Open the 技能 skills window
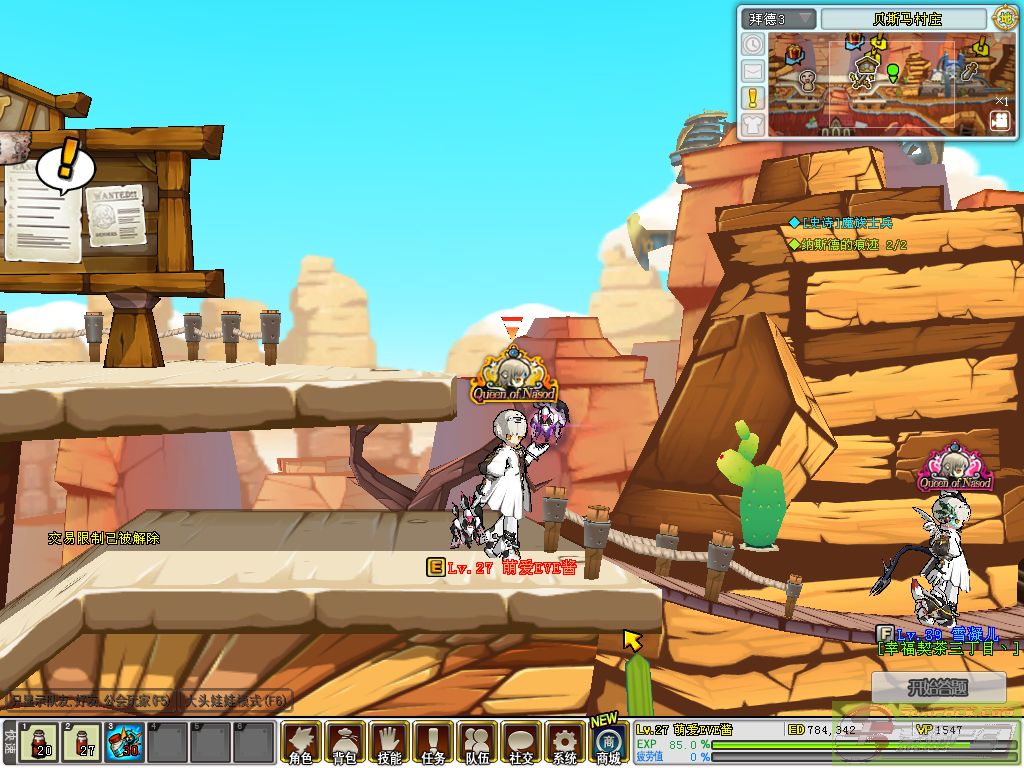Viewport: 1024px width, 768px height. [x=389, y=743]
